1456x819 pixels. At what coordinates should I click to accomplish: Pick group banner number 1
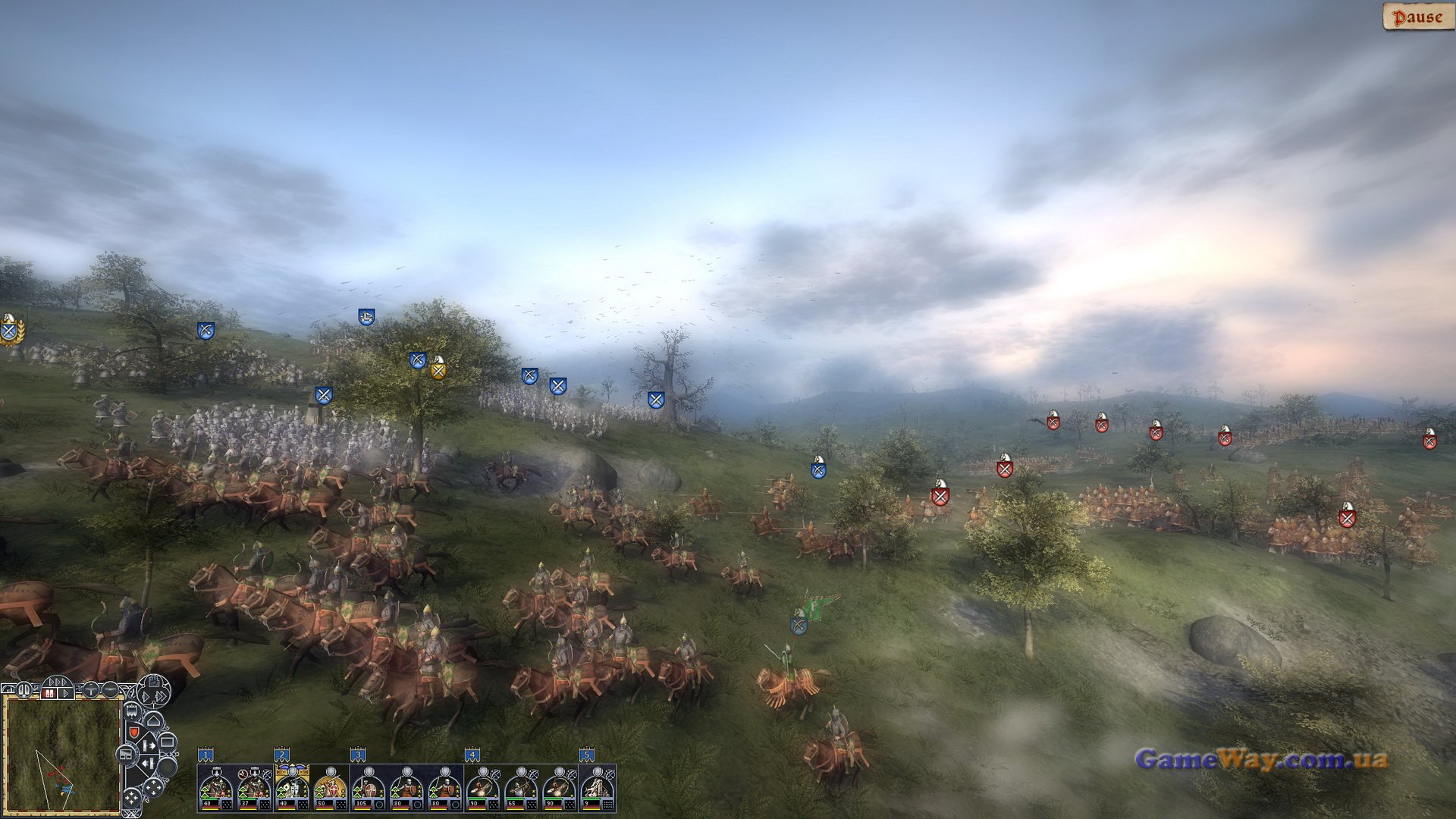pyautogui.click(x=206, y=755)
